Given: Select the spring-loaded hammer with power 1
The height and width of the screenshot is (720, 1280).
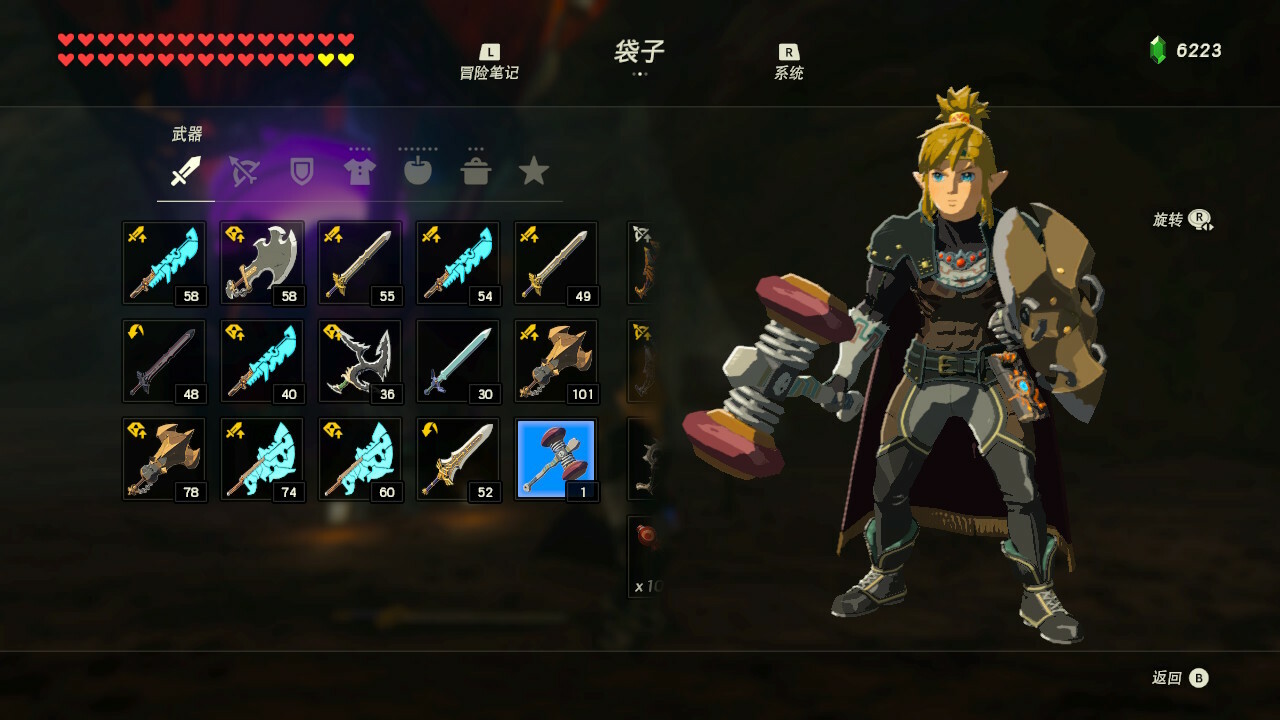Looking at the screenshot, I should click(x=556, y=459).
